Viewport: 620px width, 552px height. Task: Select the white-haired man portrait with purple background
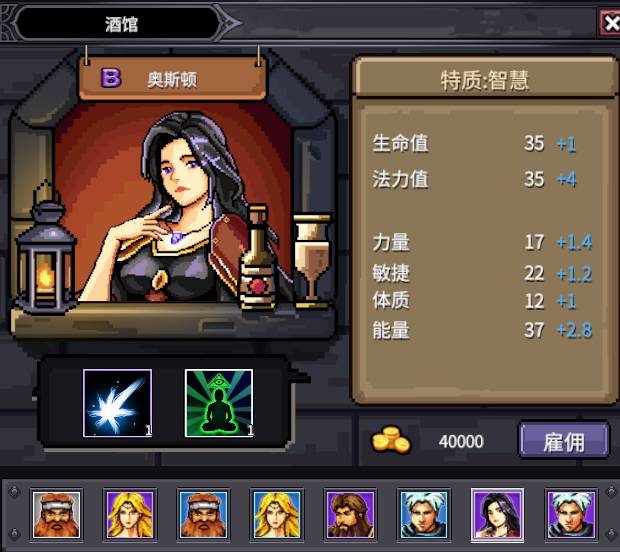[x=571, y=514]
